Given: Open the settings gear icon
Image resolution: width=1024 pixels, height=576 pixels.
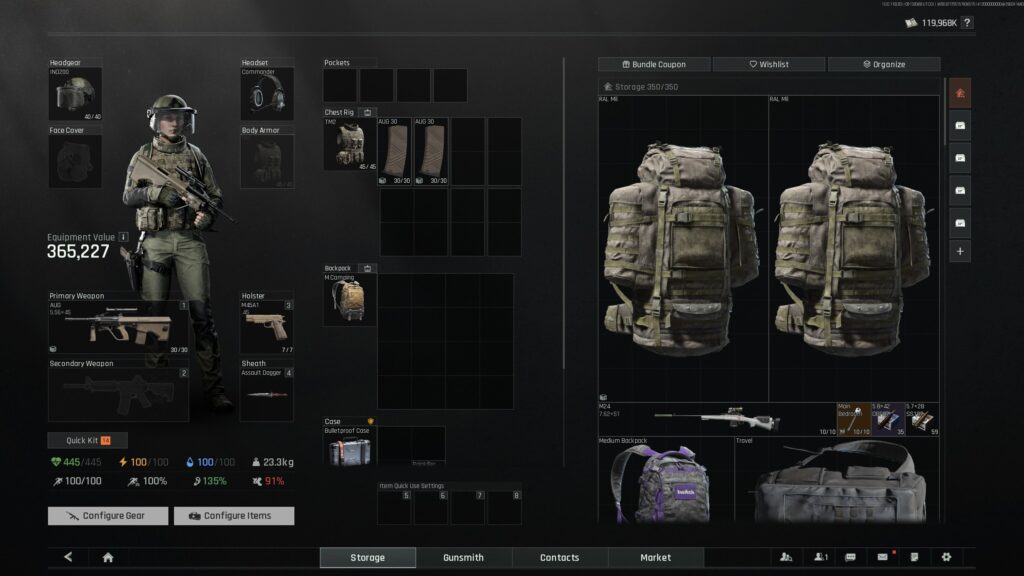Looking at the screenshot, I should click(946, 557).
